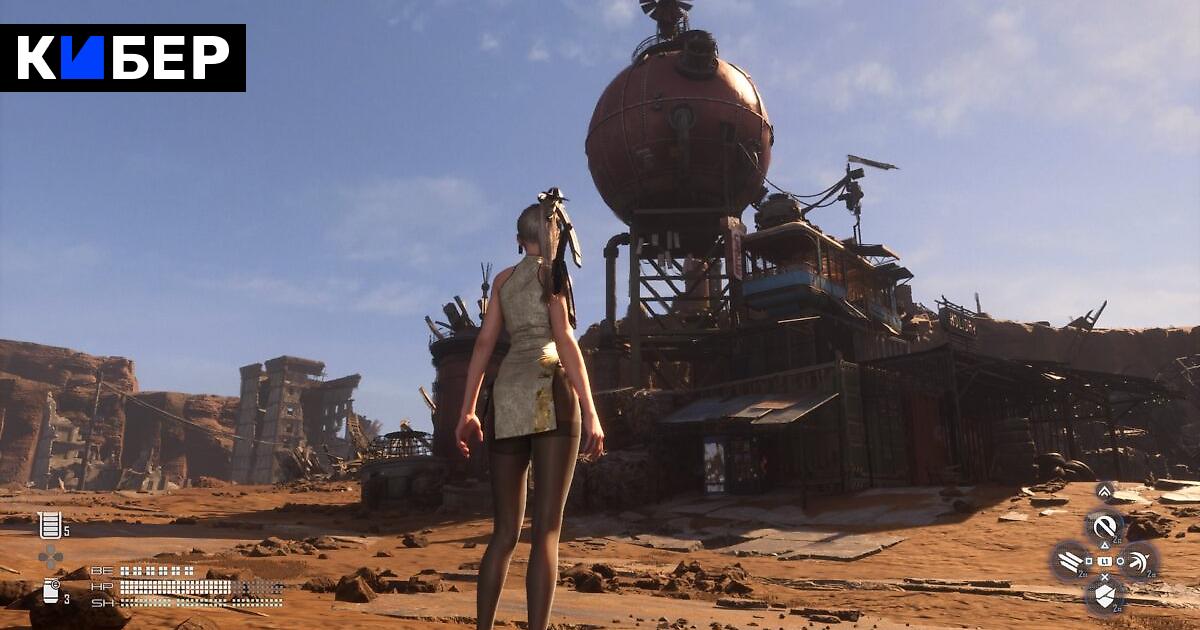The height and width of the screenshot is (630, 1200).
Task: Select the canister consumable item slot
Action: coord(50,591)
